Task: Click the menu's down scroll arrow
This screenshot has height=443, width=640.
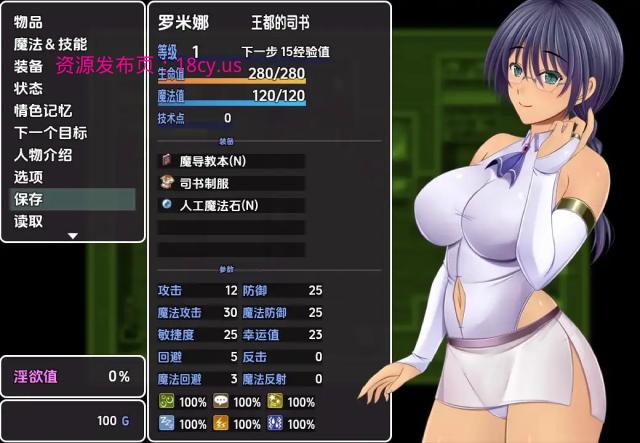Action: (x=72, y=236)
